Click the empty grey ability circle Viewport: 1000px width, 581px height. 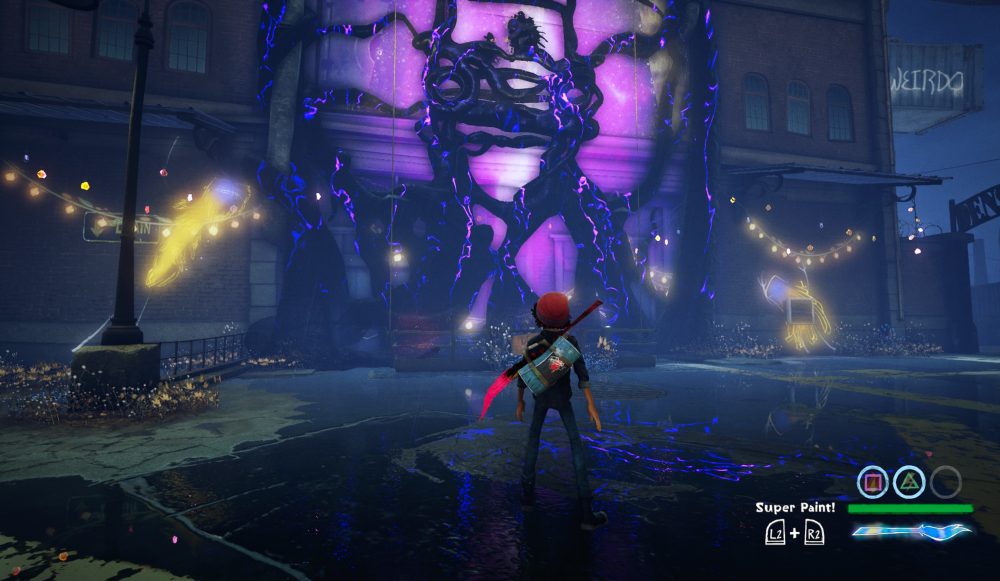coord(945,483)
